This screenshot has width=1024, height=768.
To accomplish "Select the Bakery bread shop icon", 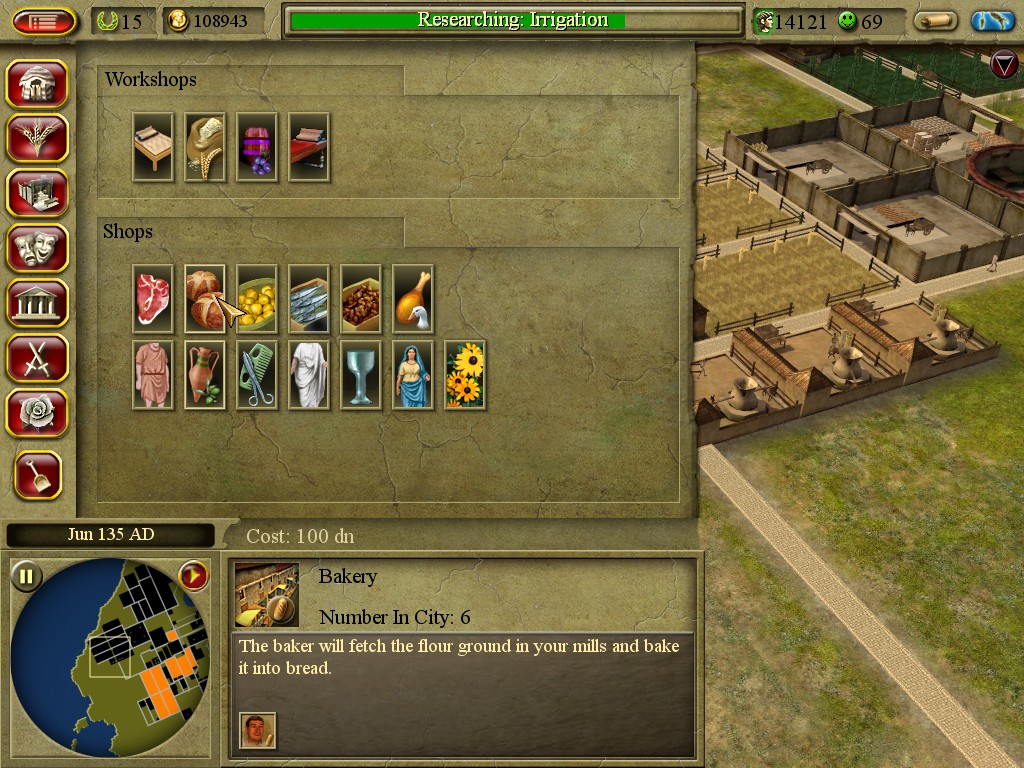I will (x=204, y=298).
